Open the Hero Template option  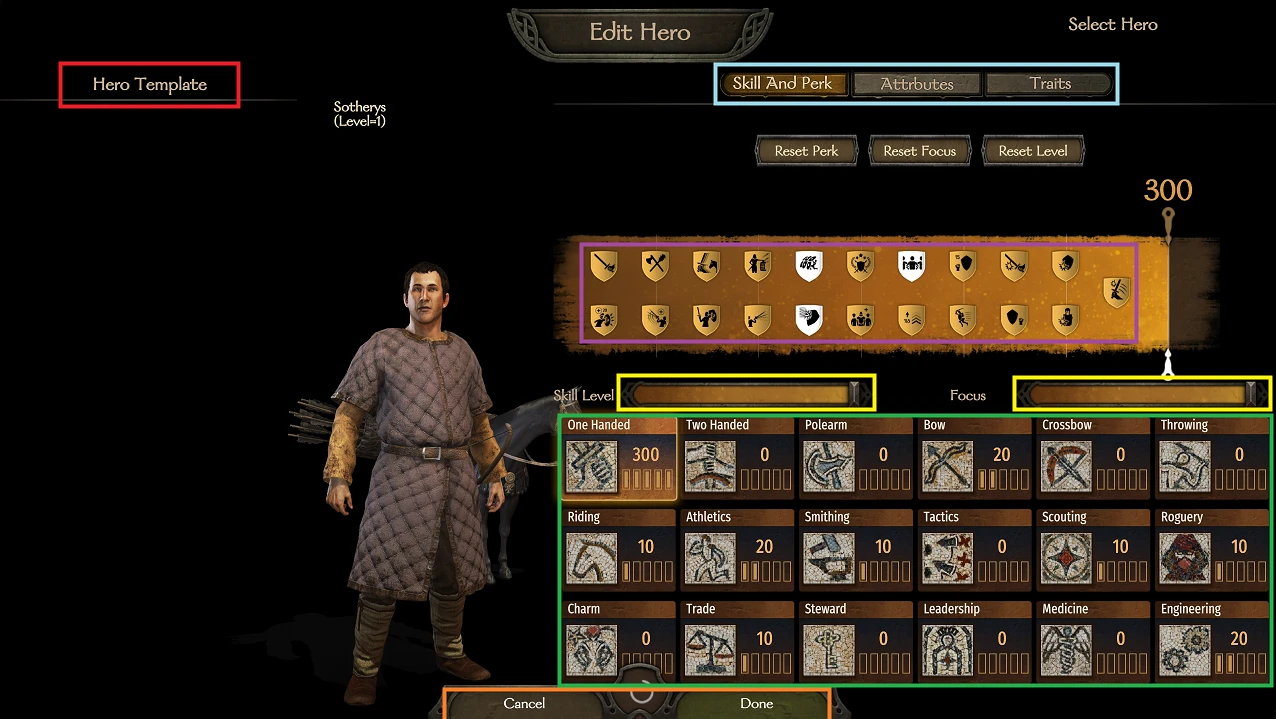(x=150, y=85)
